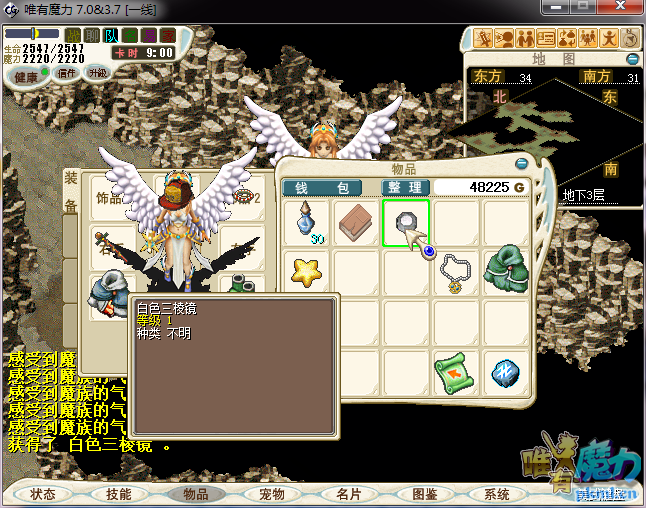646x508 pixels.
Task: Select the green cloak item
Action: 506,271
